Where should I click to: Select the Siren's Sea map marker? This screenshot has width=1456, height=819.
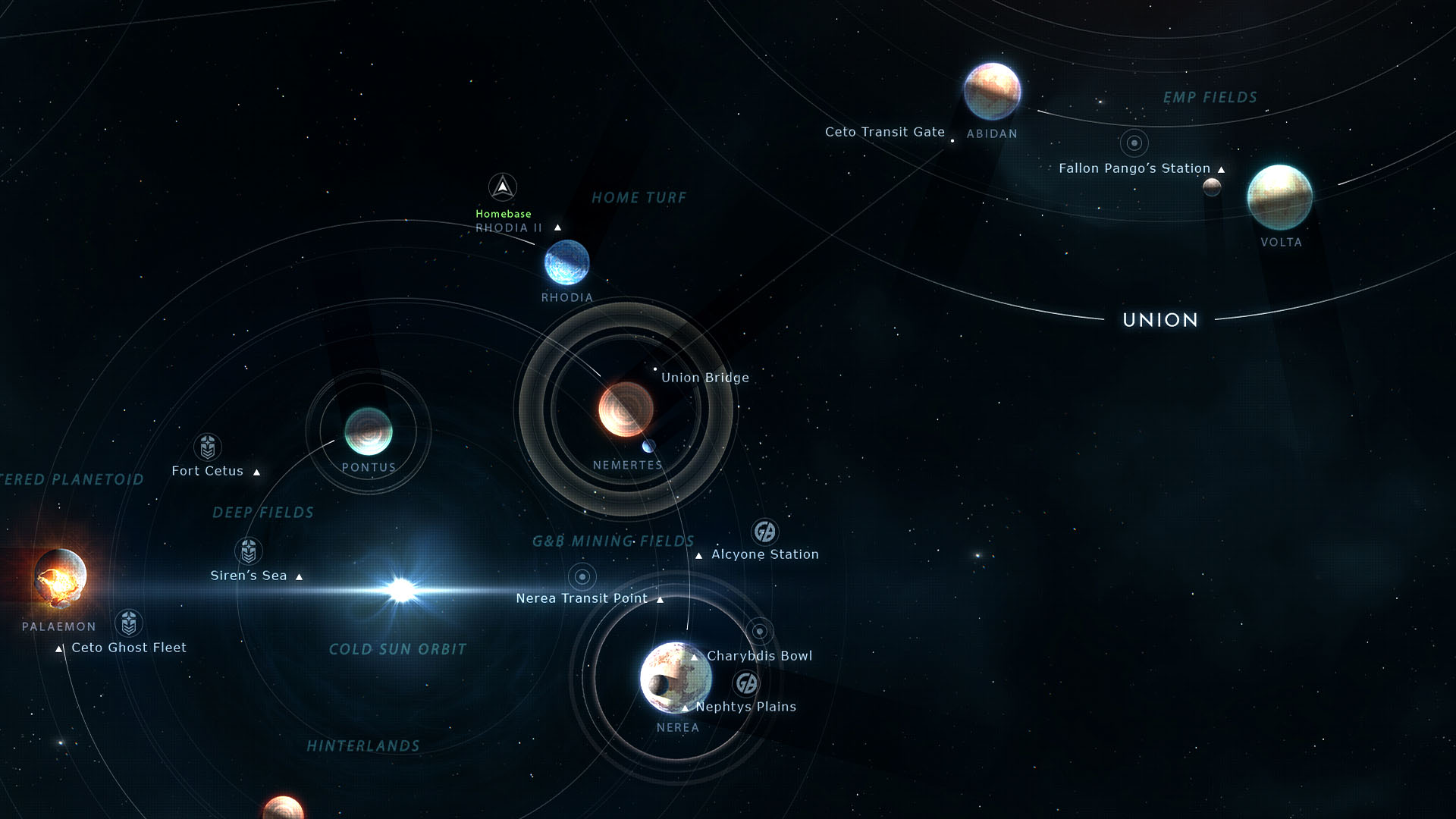tap(249, 551)
